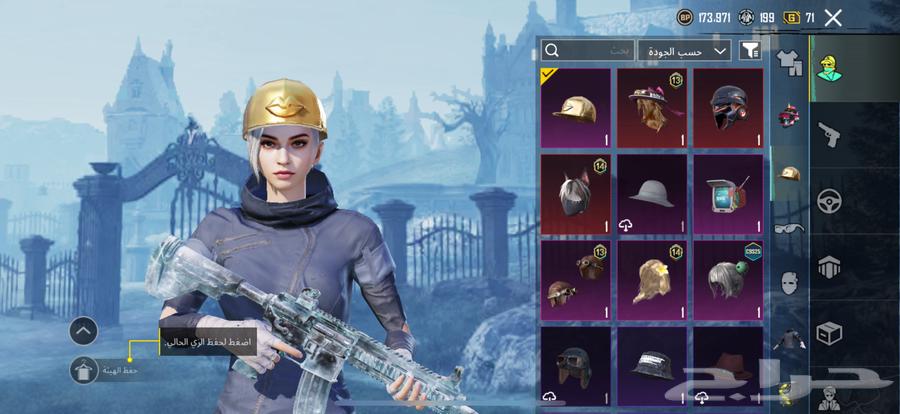Select the grey bucket hat item

tap(652, 193)
